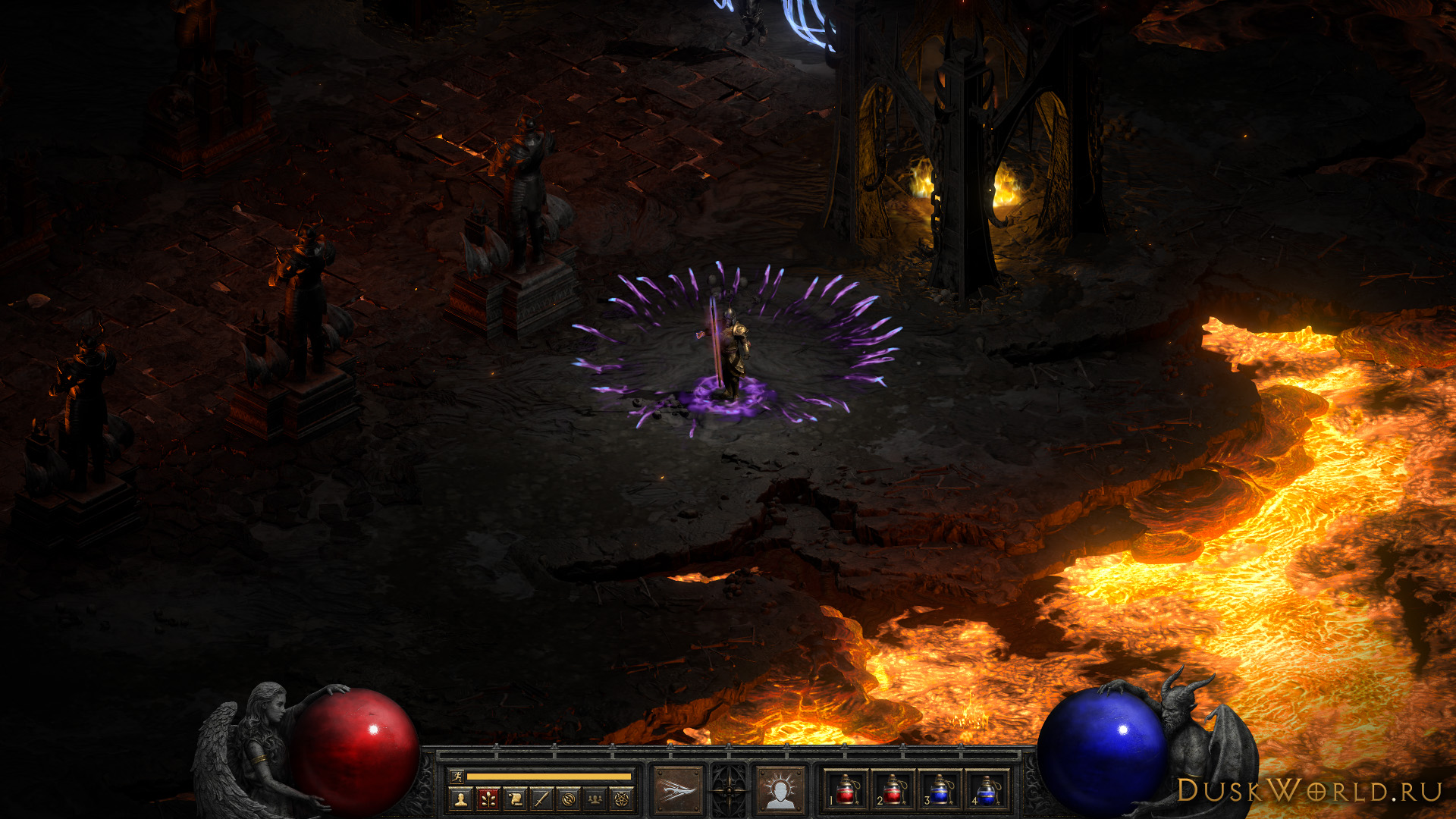Open the quest log scroll icon
The image size is (1456, 819).
(x=515, y=798)
